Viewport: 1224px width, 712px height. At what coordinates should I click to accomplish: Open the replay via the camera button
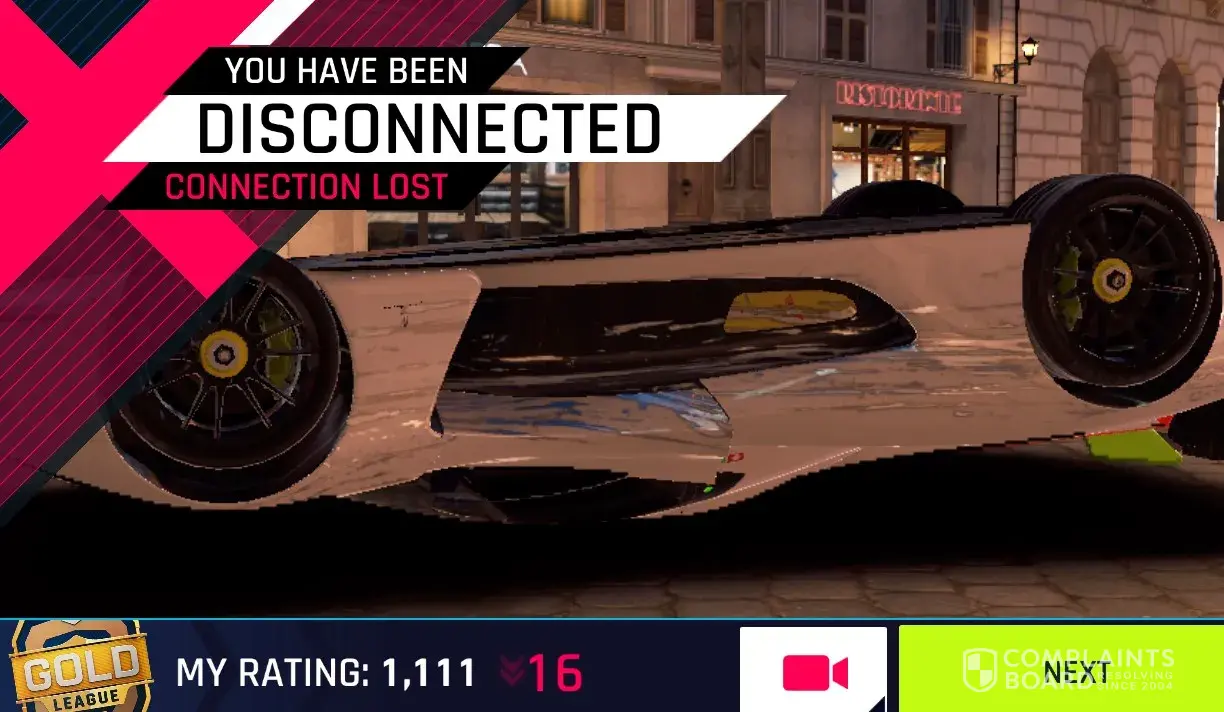pyautogui.click(x=813, y=671)
